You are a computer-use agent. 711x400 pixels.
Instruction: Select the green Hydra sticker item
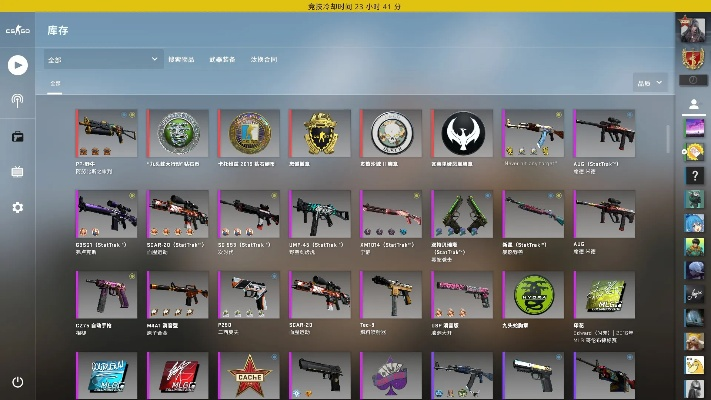[533, 295]
